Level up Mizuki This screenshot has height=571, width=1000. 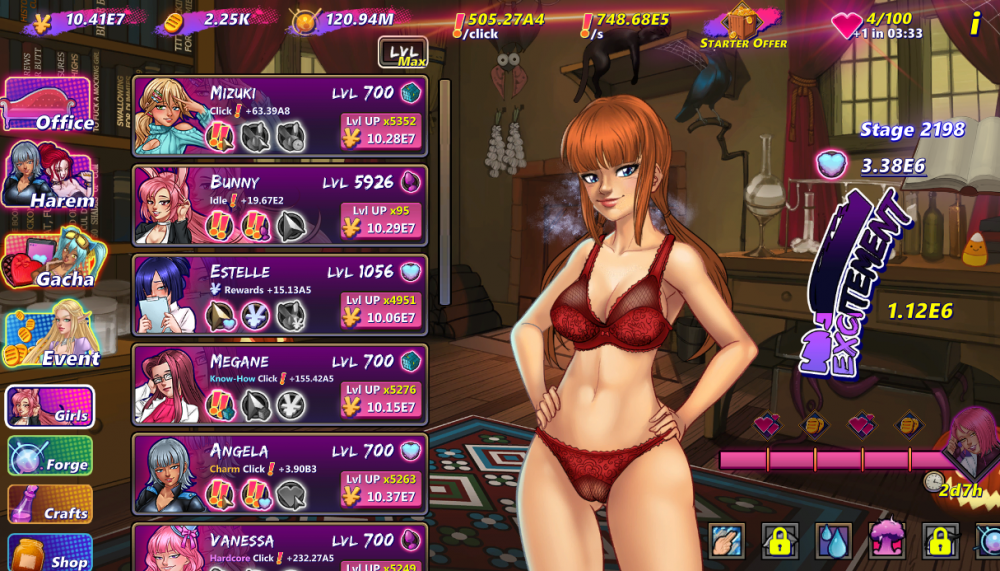(380, 131)
